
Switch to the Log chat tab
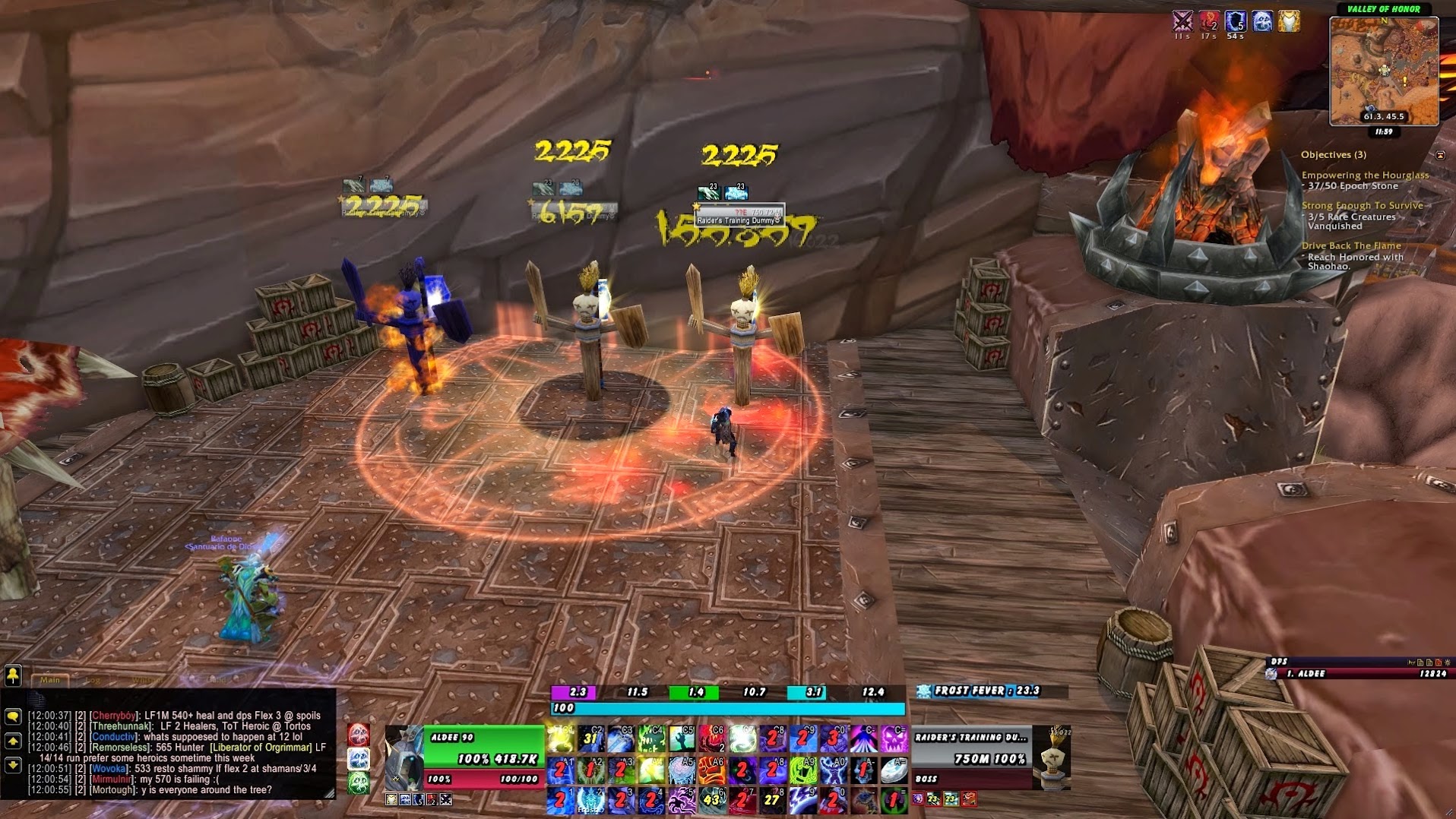[x=93, y=680]
